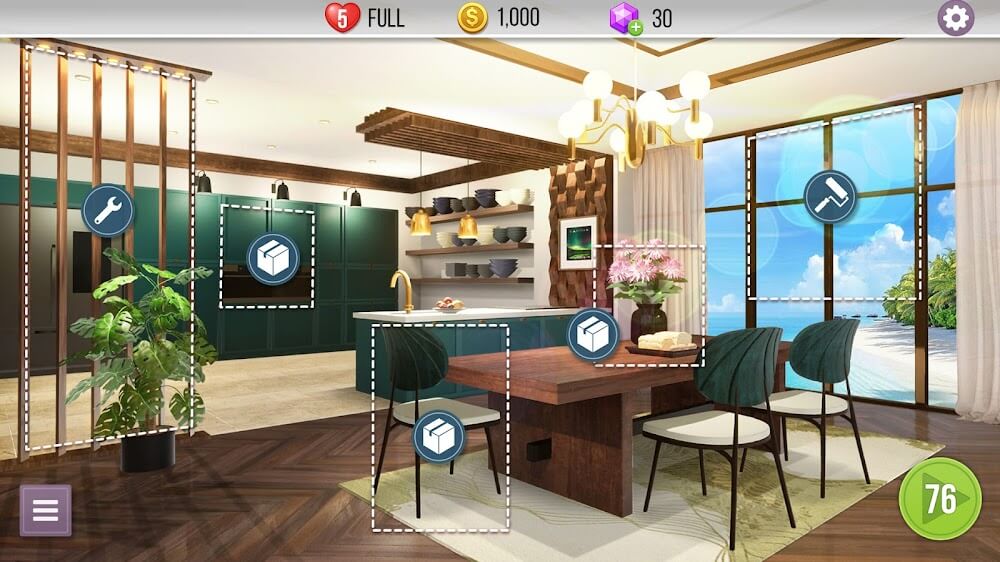Select the wrench renovation marker on the partition

click(x=107, y=210)
